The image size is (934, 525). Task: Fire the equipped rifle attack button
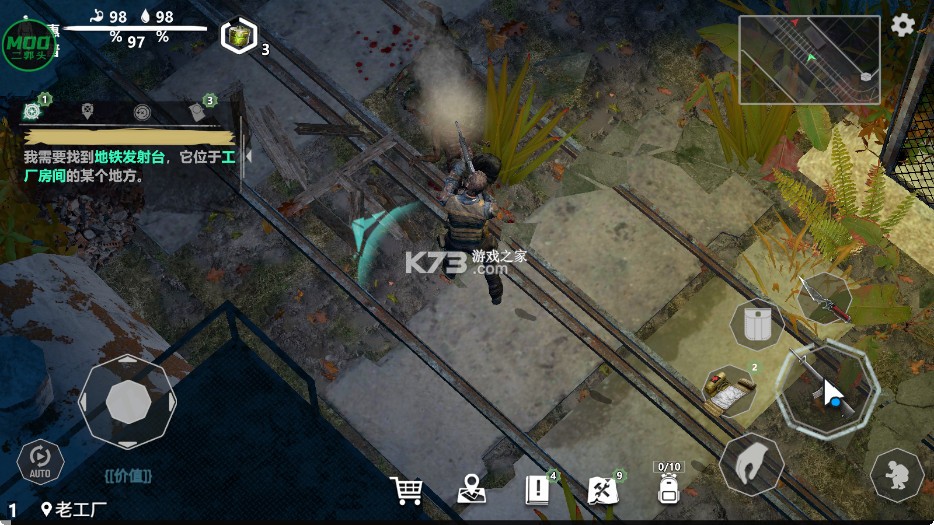pos(828,386)
